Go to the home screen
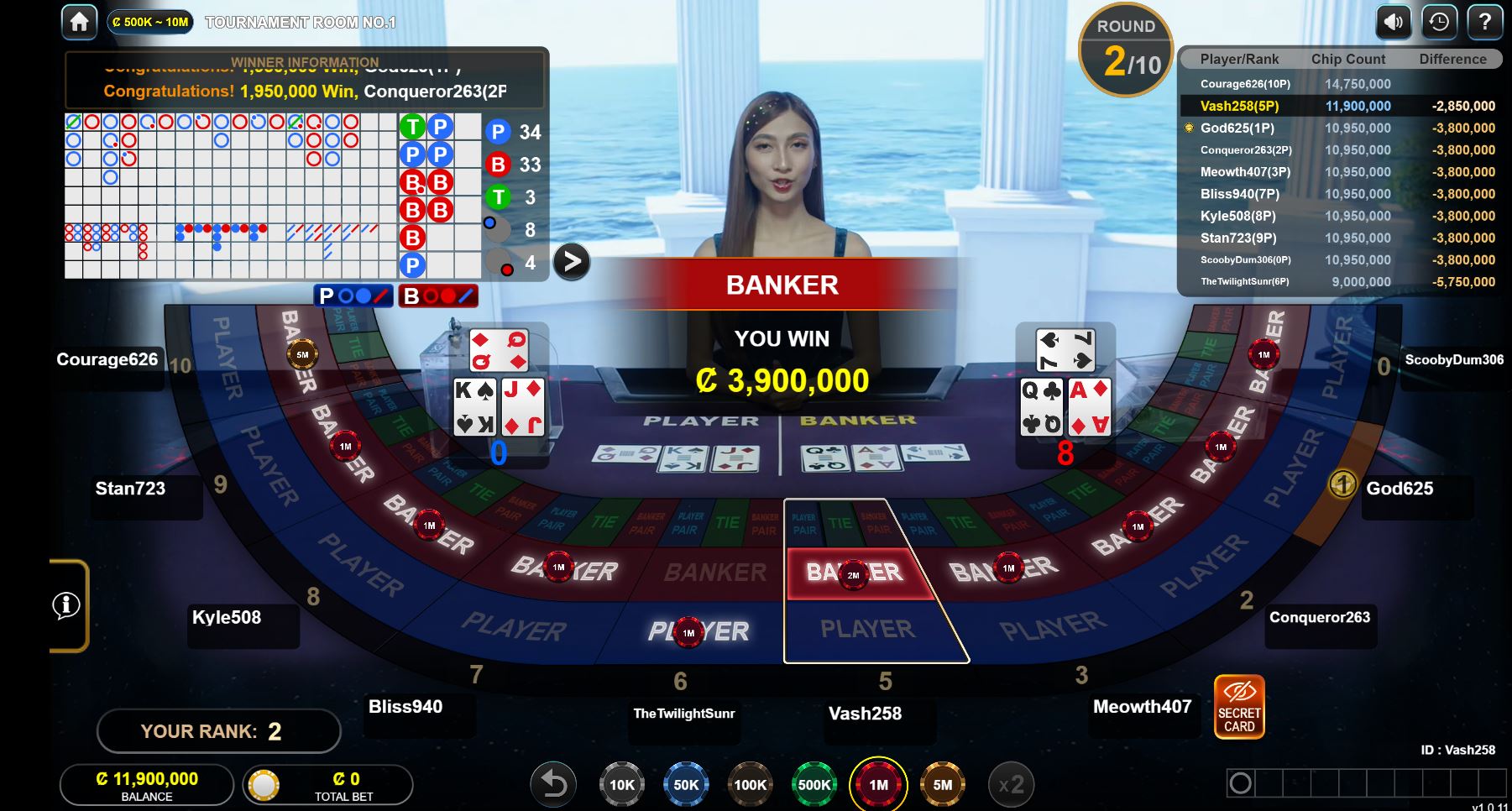Screen dimensions: 1512x811 coord(80,22)
